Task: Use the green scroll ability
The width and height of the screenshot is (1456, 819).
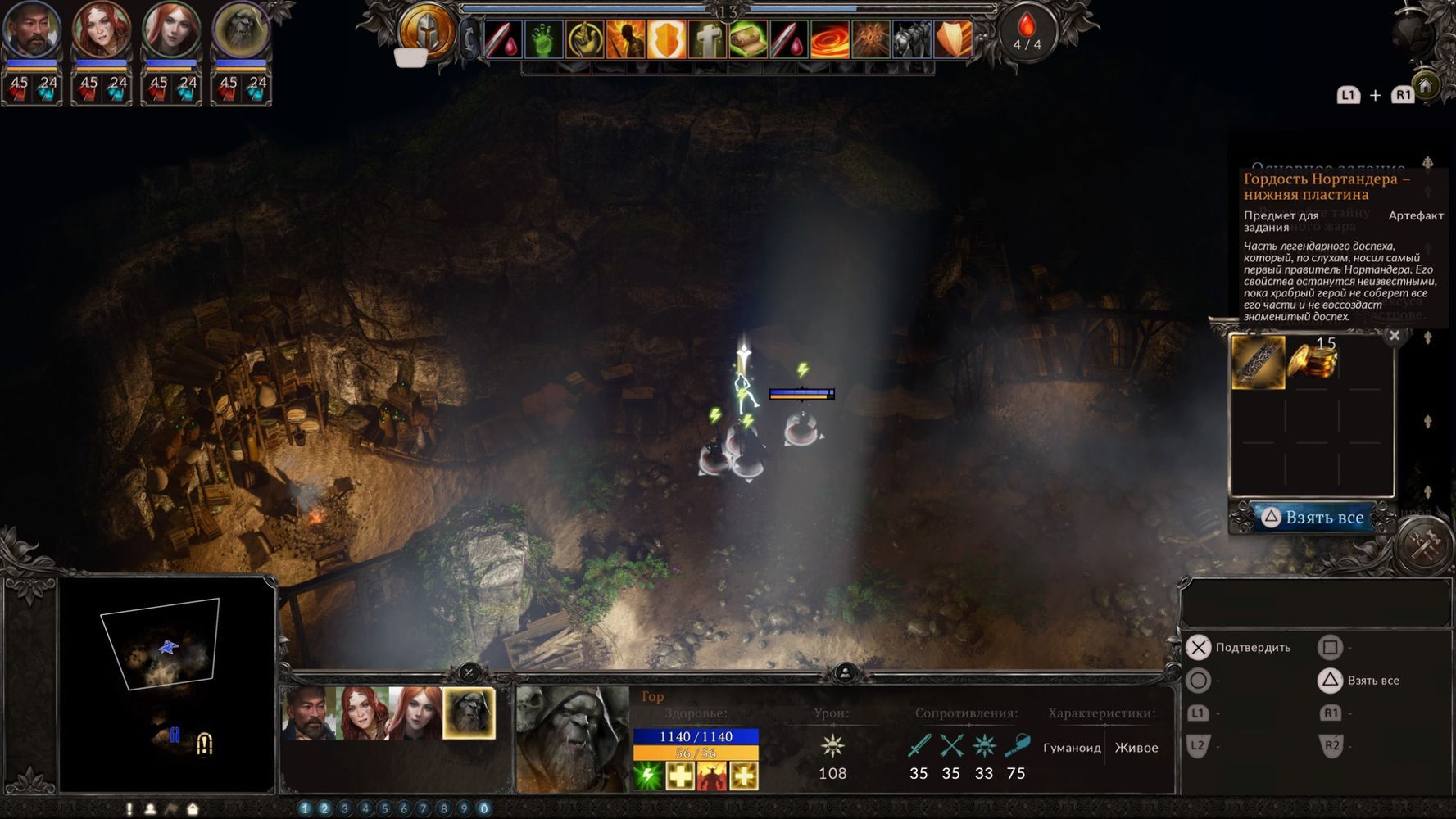Action: coord(748,38)
